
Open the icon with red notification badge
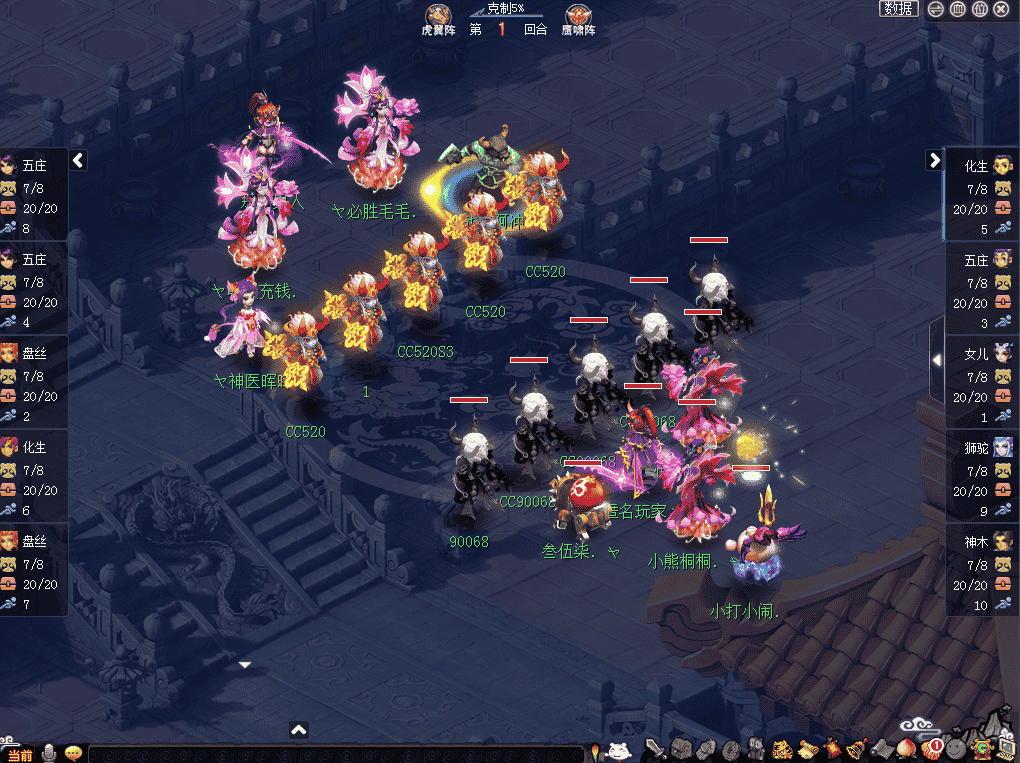pyautogui.click(x=931, y=747)
